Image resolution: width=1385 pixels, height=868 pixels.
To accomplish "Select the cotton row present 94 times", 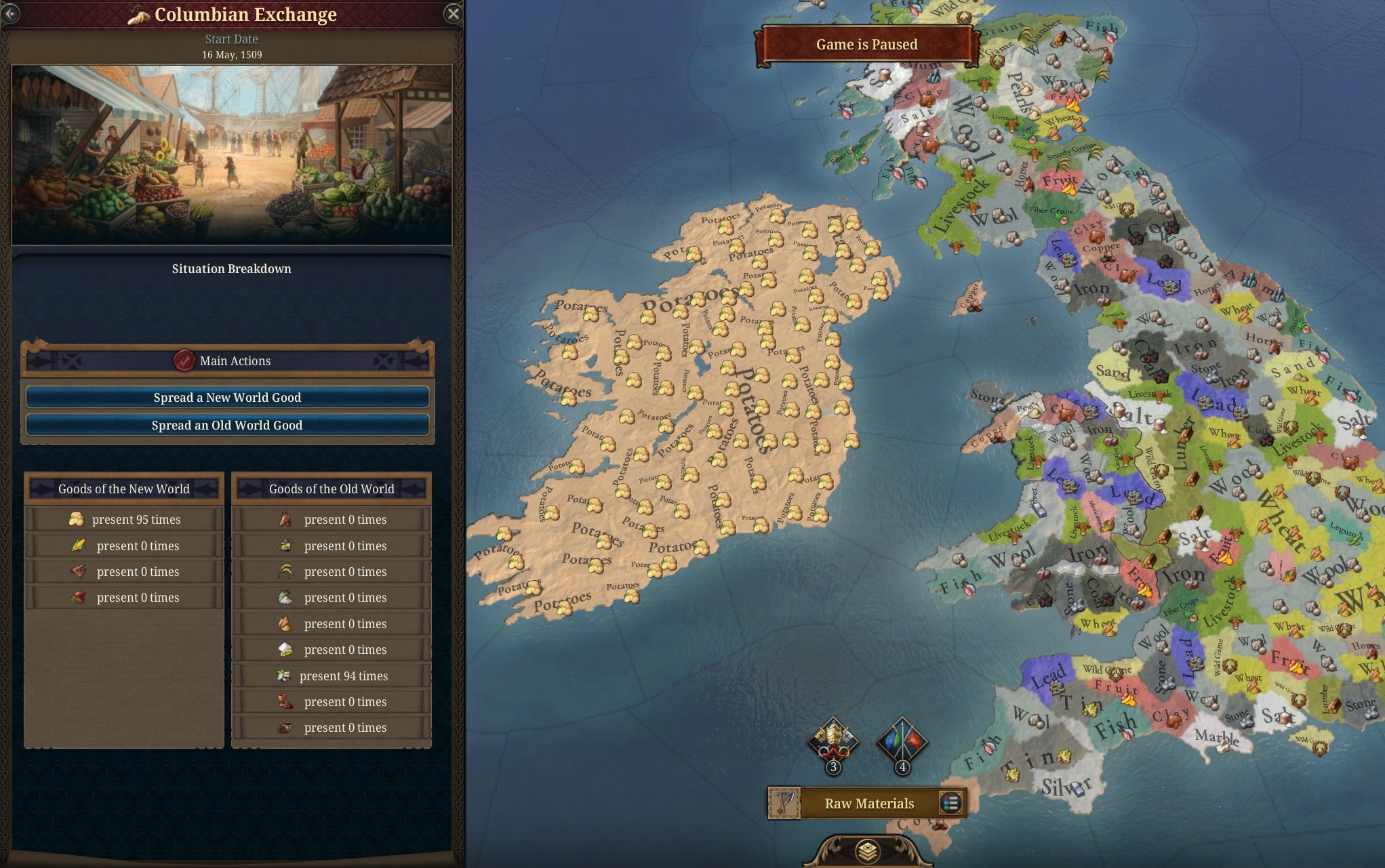I will pyautogui.click(x=332, y=676).
